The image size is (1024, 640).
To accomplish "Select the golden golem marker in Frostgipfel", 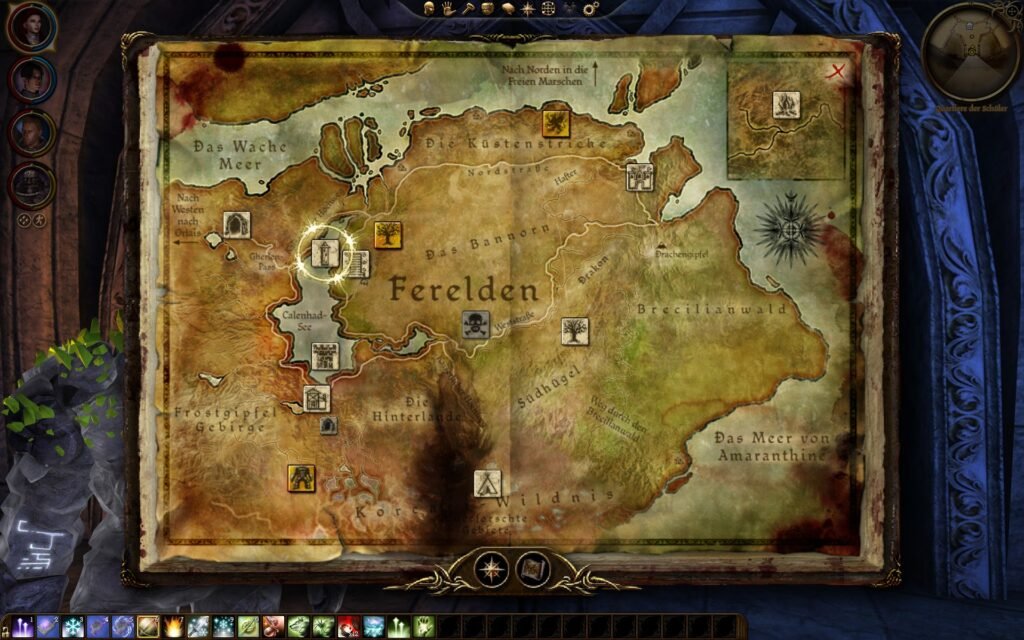I will point(301,477).
